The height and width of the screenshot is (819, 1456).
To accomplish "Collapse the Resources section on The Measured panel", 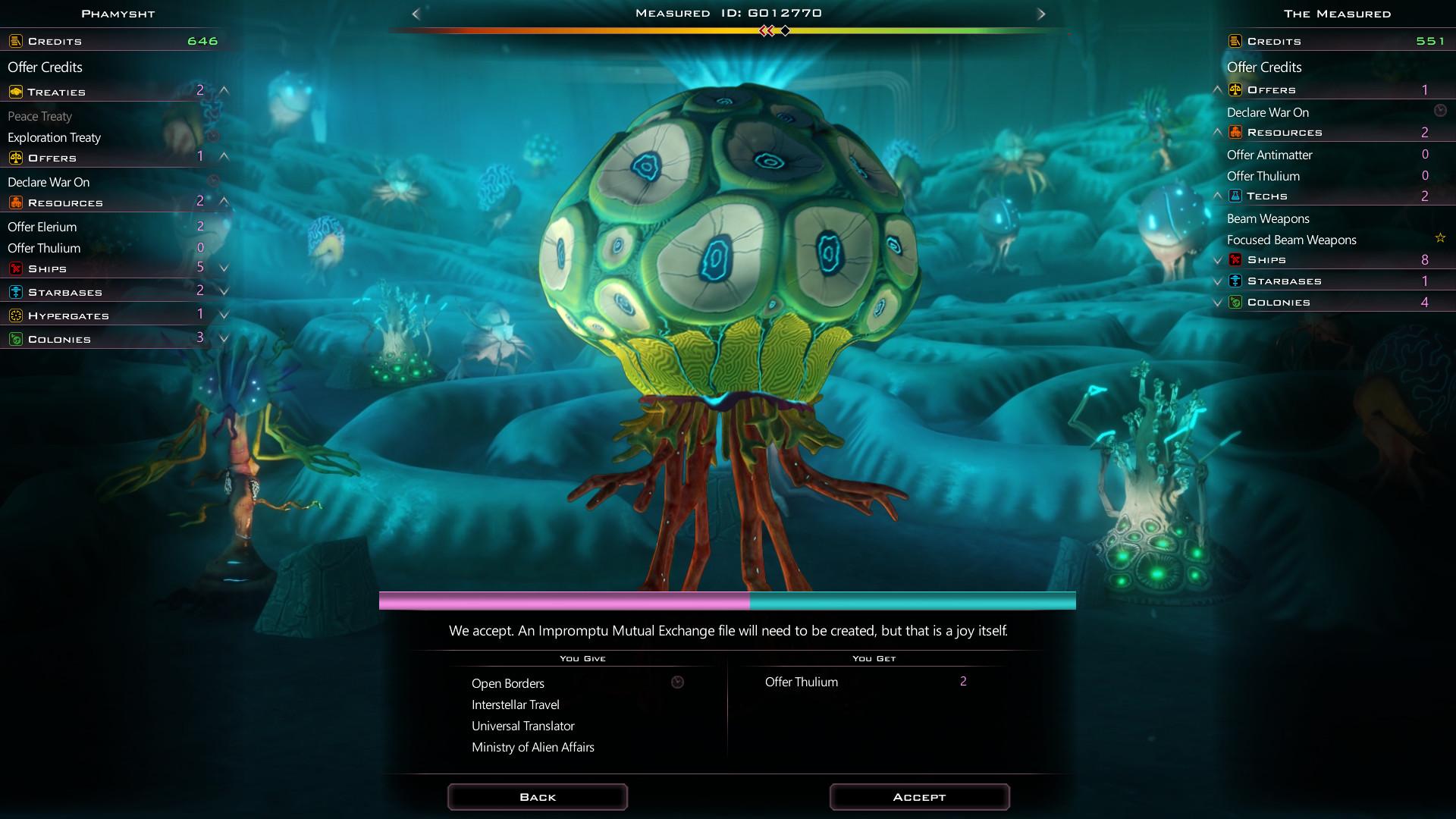I will click(1219, 131).
